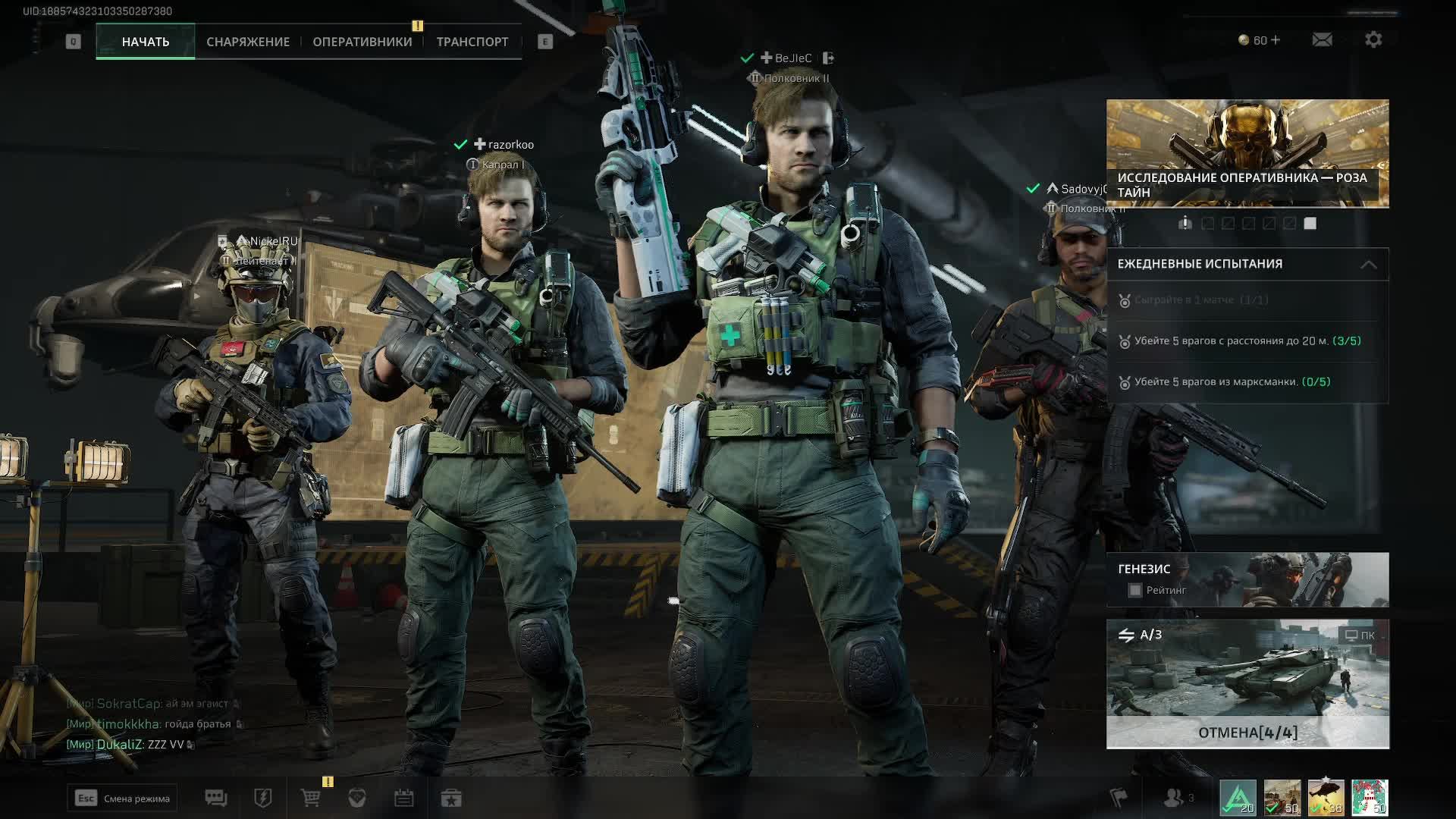Viewport: 1456px width, 819px height.
Task: Leave squad using icon beside BeJIeC
Action: 828,58
